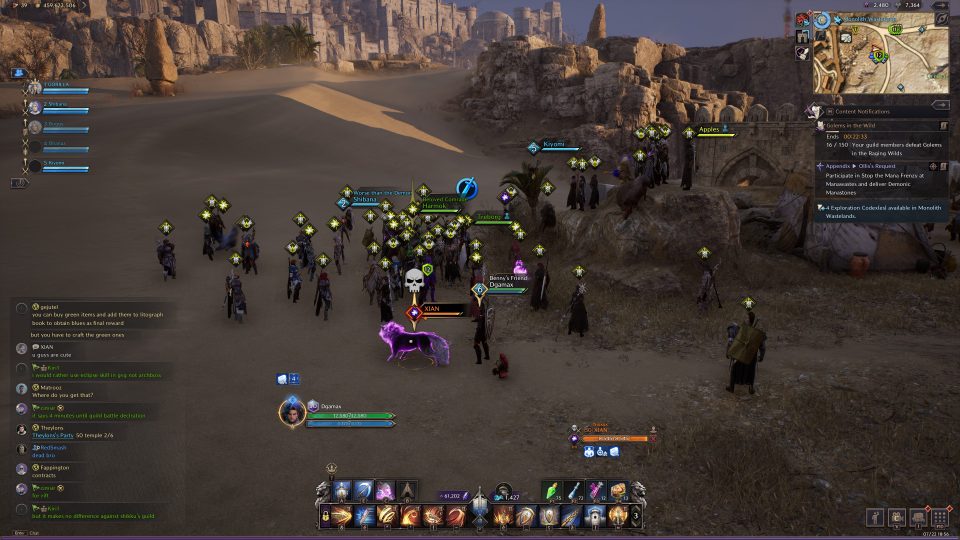The image size is (960, 540).
Task: Open the Exploration Codex notification
Action: pyautogui.click(x=880, y=211)
